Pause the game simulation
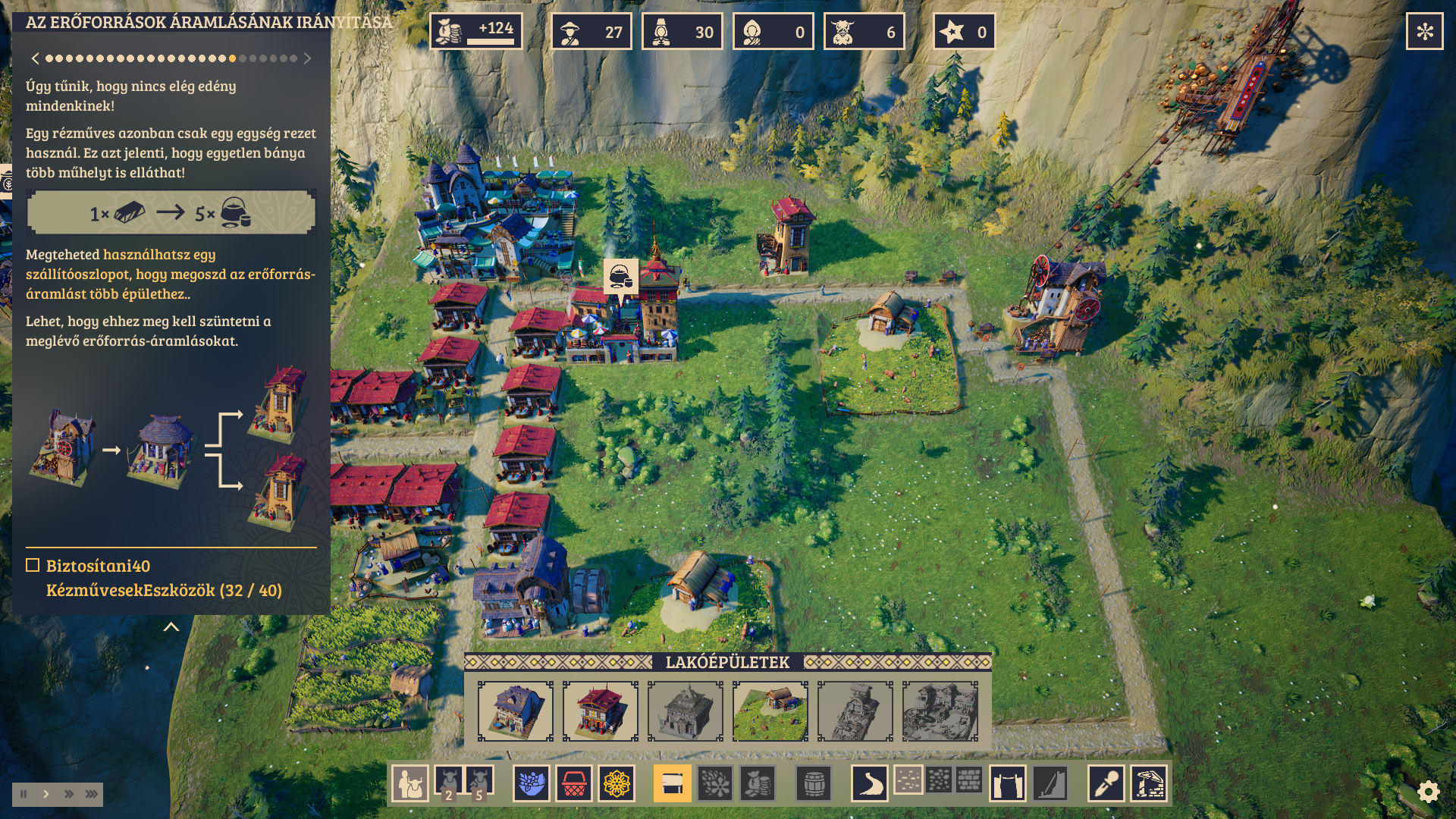 [24, 794]
